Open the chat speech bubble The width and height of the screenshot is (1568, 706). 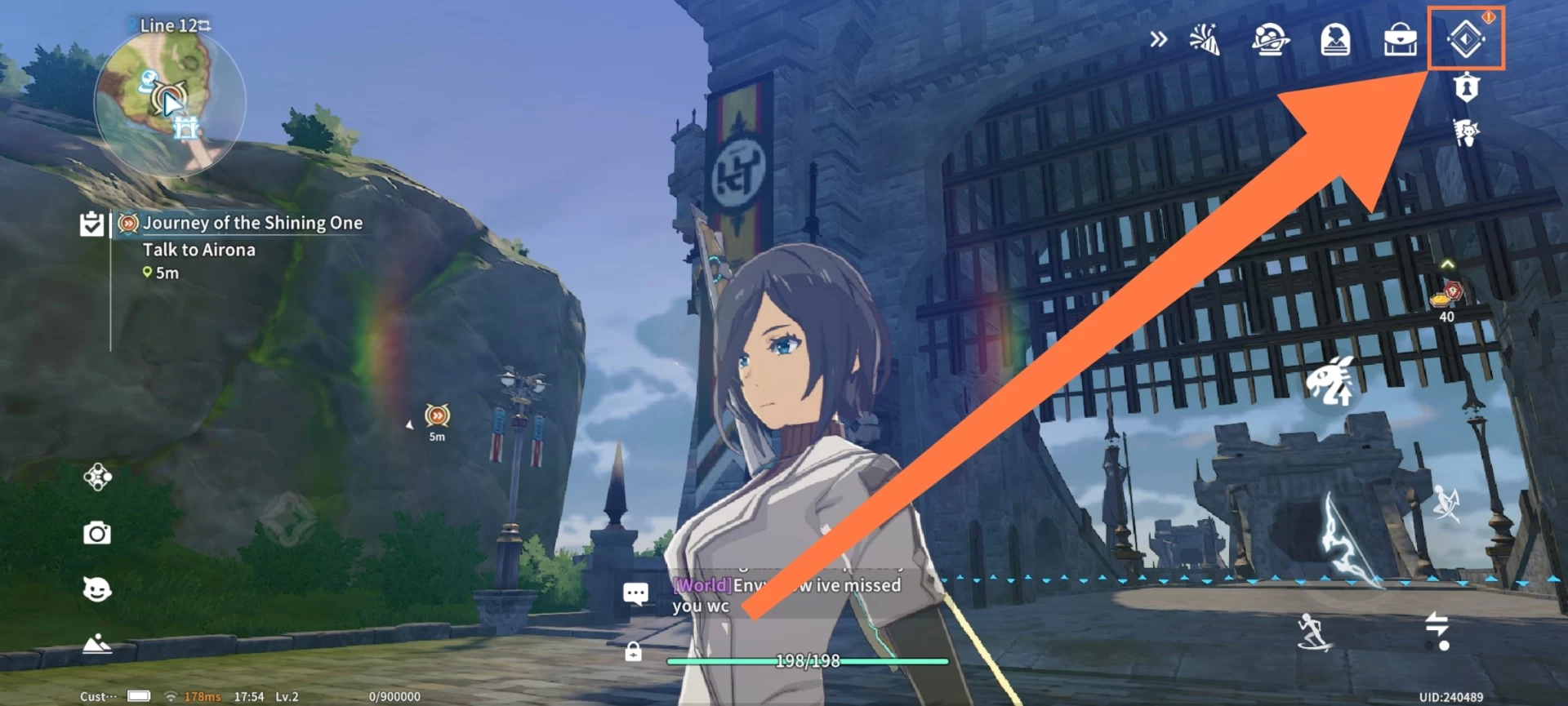[x=635, y=593]
